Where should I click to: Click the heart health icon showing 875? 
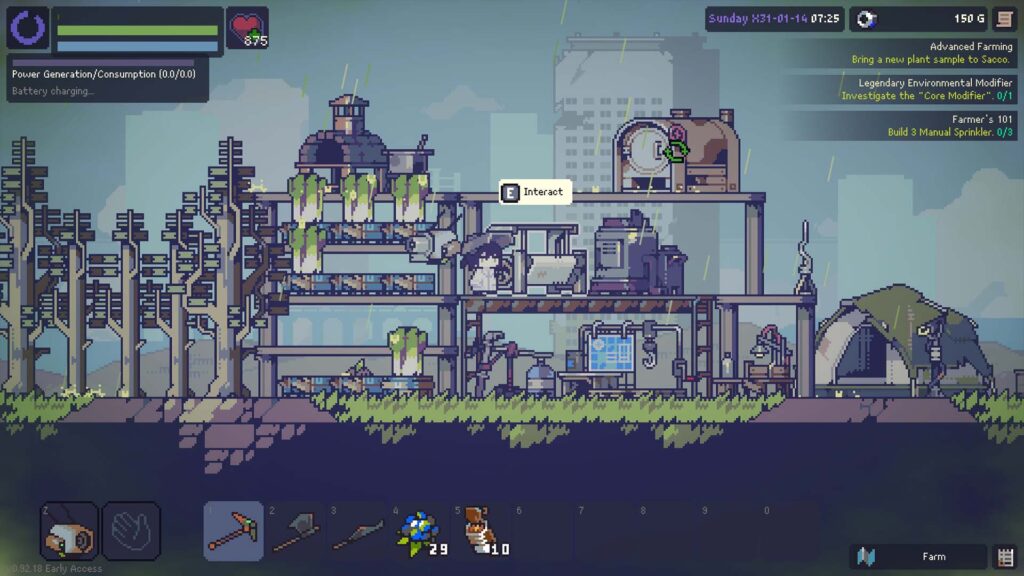tap(247, 27)
